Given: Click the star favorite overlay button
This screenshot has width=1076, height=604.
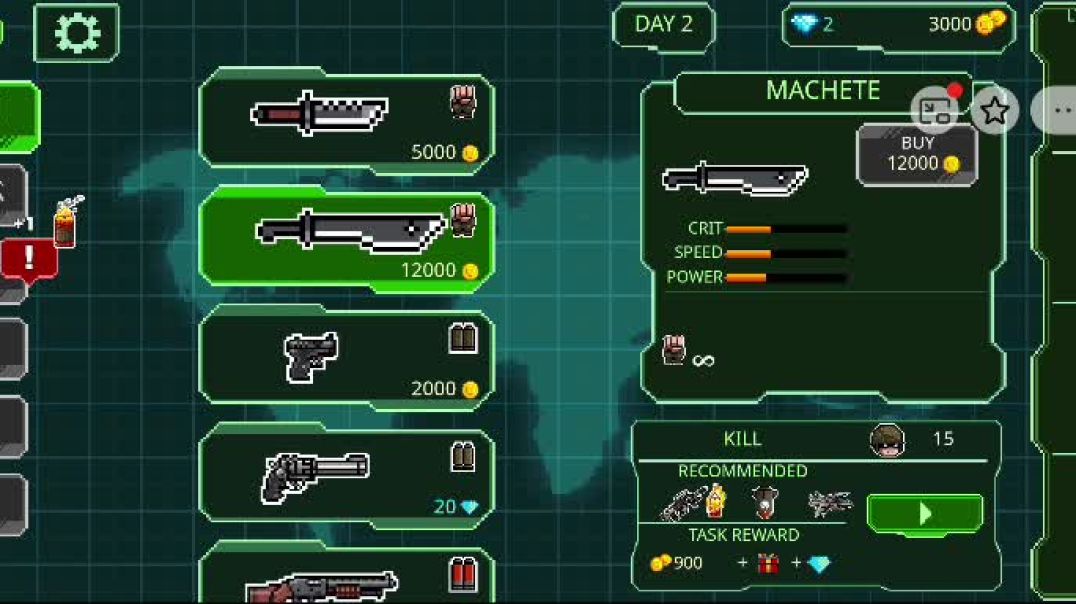Looking at the screenshot, I should [994, 110].
